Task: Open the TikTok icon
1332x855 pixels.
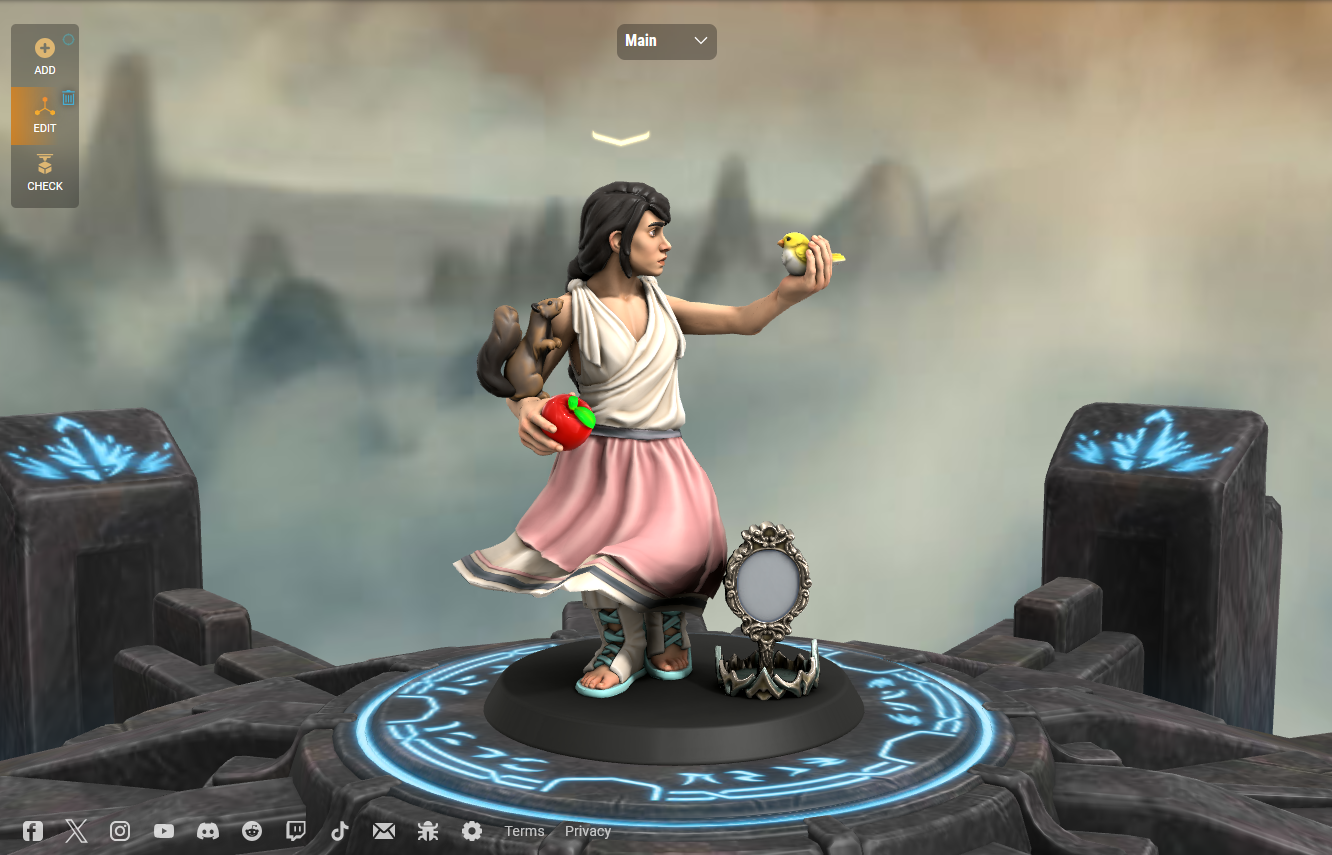Action: (339, 831)
